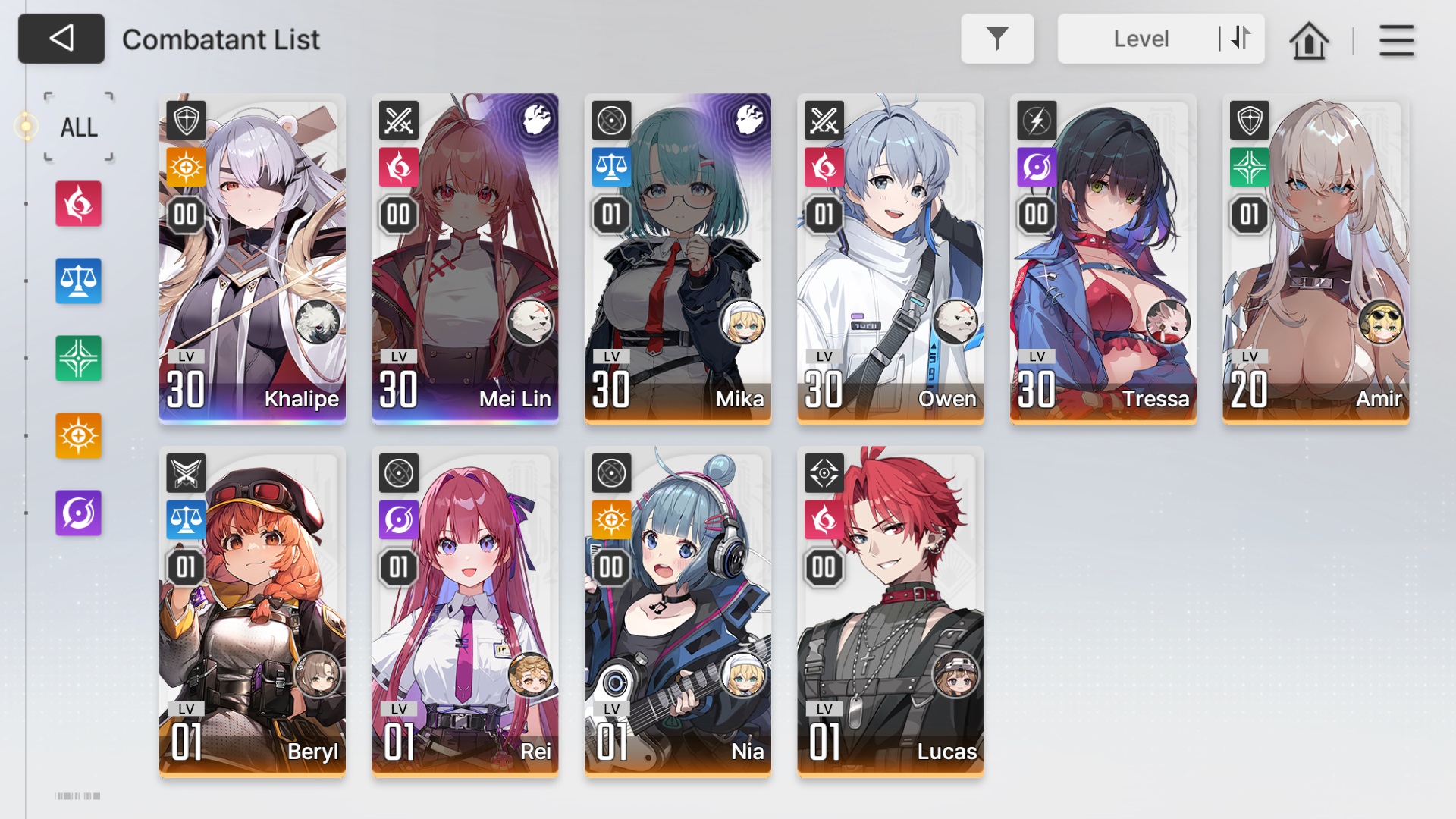Show ALL combatants tab
The image size is (1456, 819).
coord(79,127)
